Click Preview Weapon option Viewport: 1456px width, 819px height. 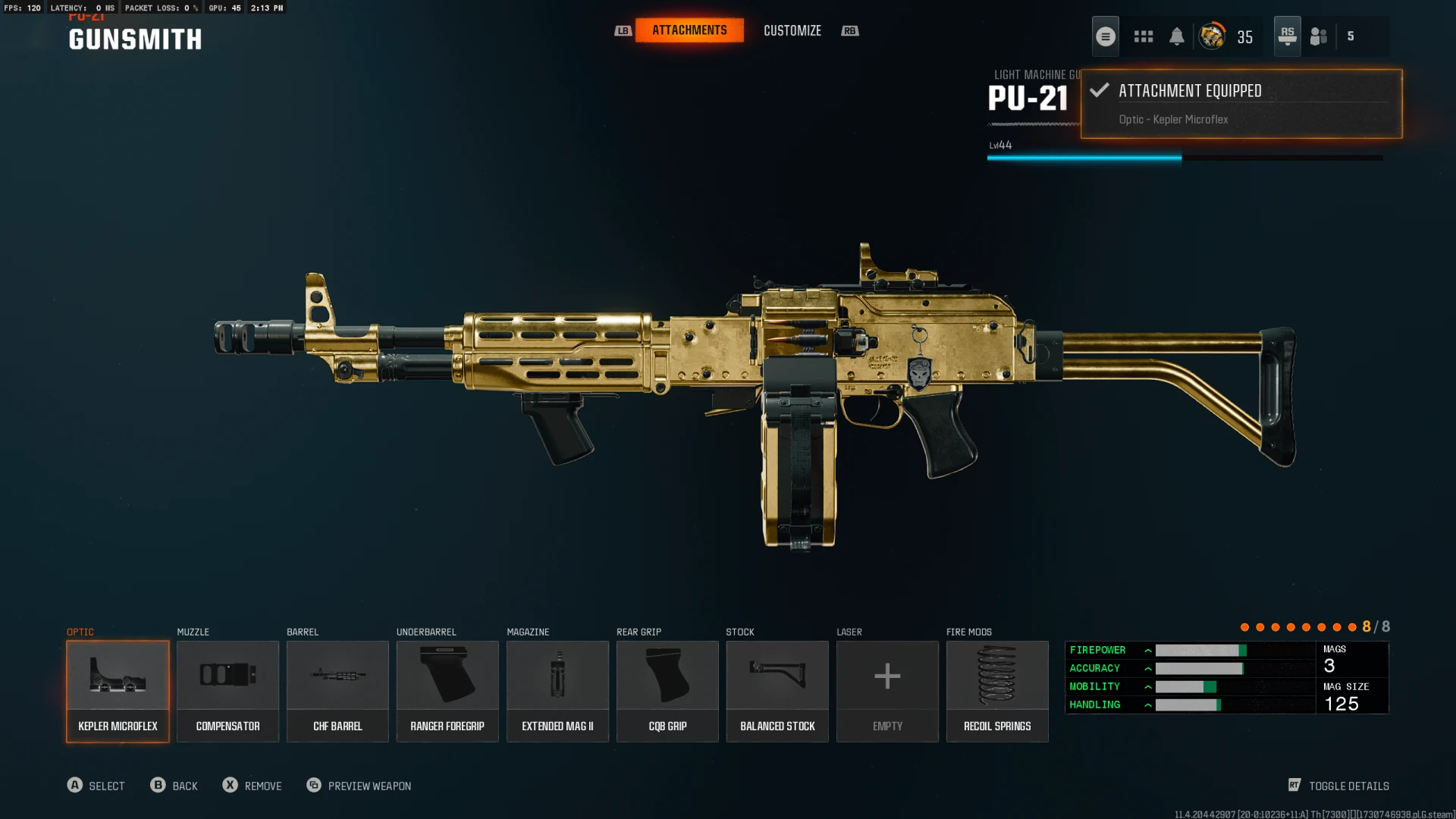[359, 786]
